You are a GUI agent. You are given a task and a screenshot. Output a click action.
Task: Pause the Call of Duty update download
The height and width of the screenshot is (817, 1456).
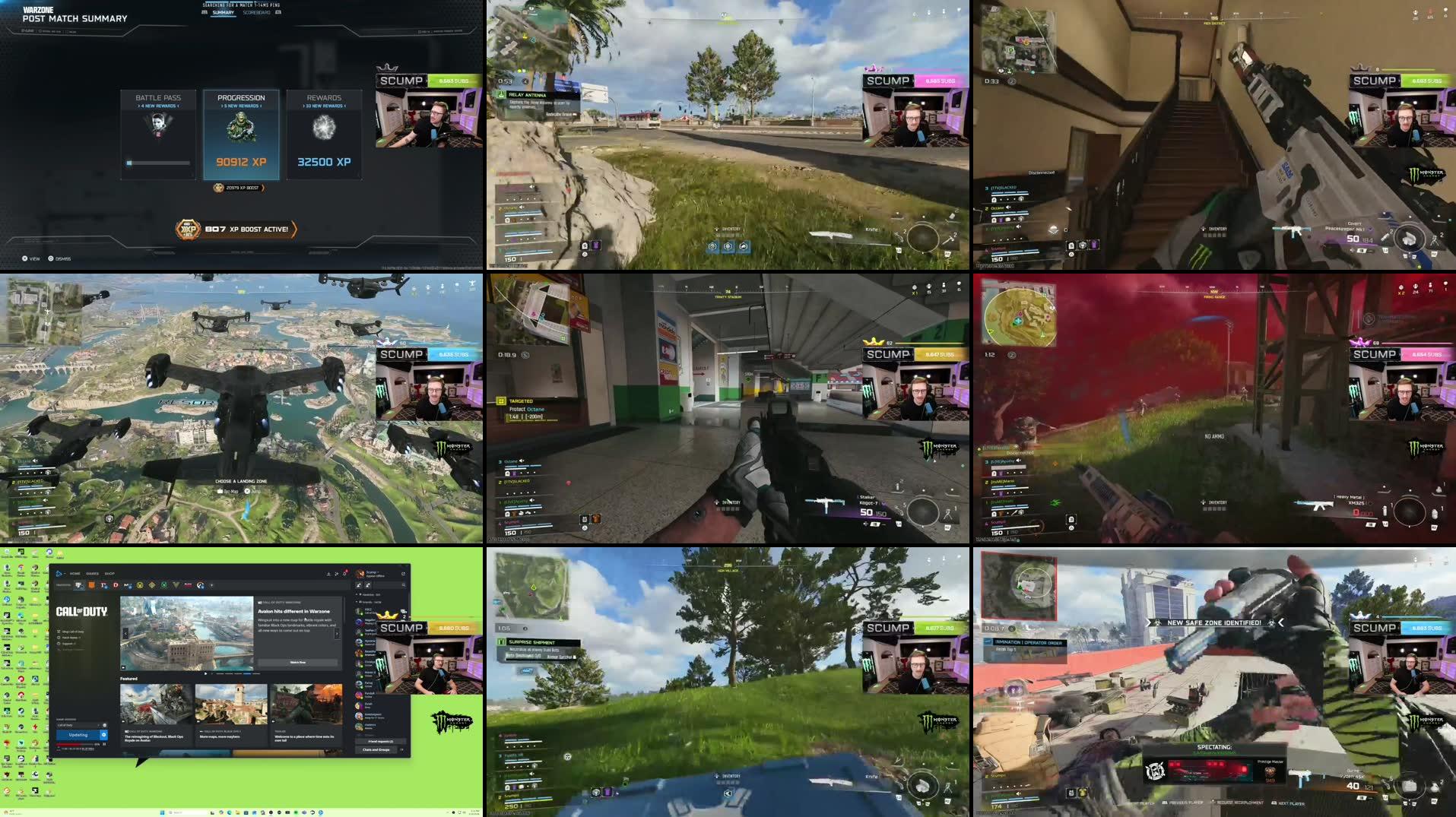[103, 744]
